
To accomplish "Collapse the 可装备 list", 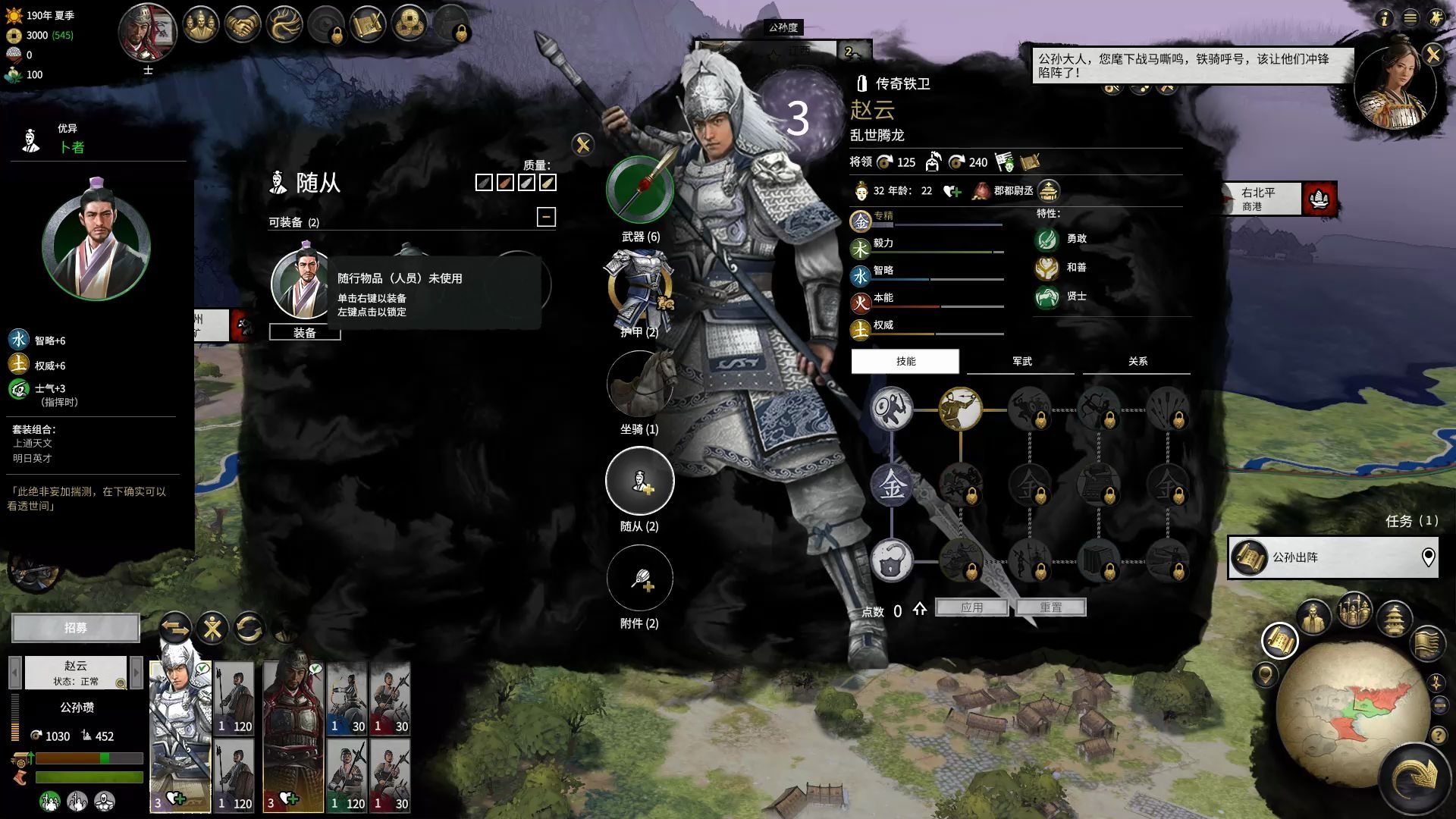I will (546, 217).
